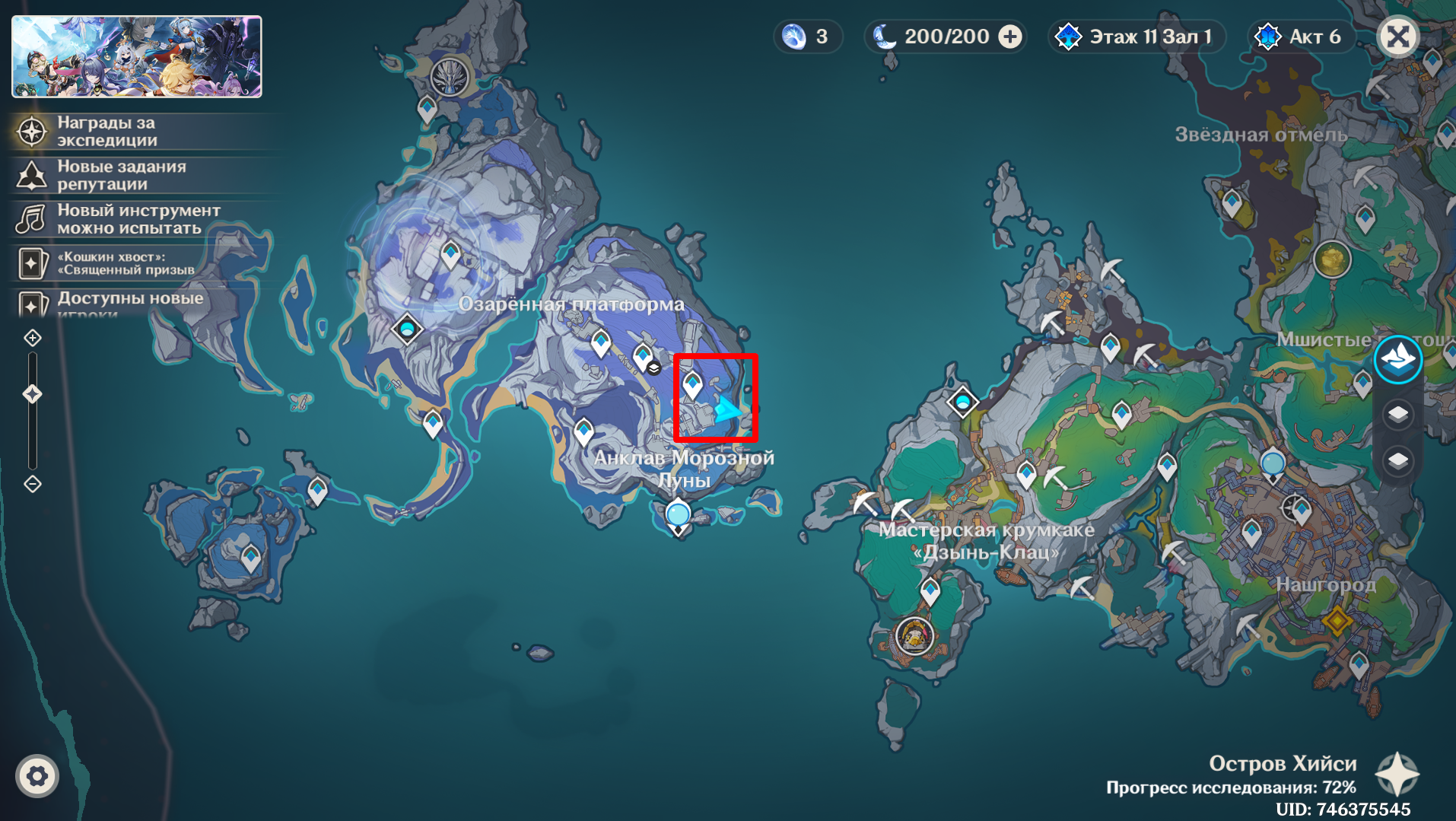Open map settings gear icon
Screen dimensions: 1456x821
[37, 776]
